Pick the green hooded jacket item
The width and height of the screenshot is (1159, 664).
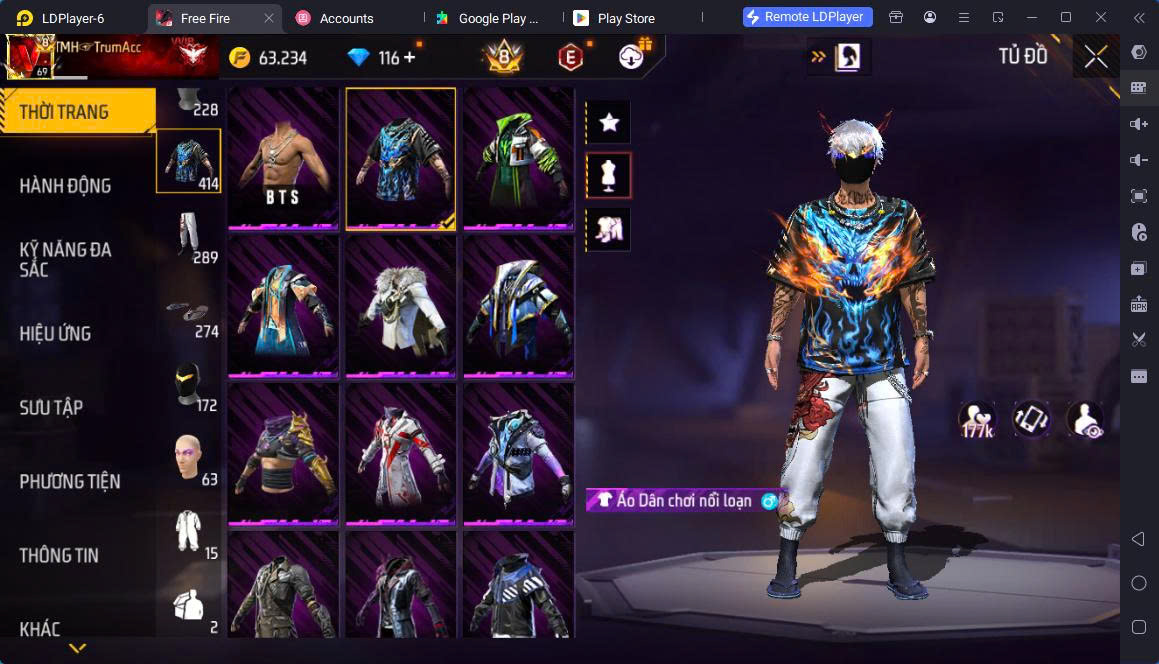[x=517, y=160]
